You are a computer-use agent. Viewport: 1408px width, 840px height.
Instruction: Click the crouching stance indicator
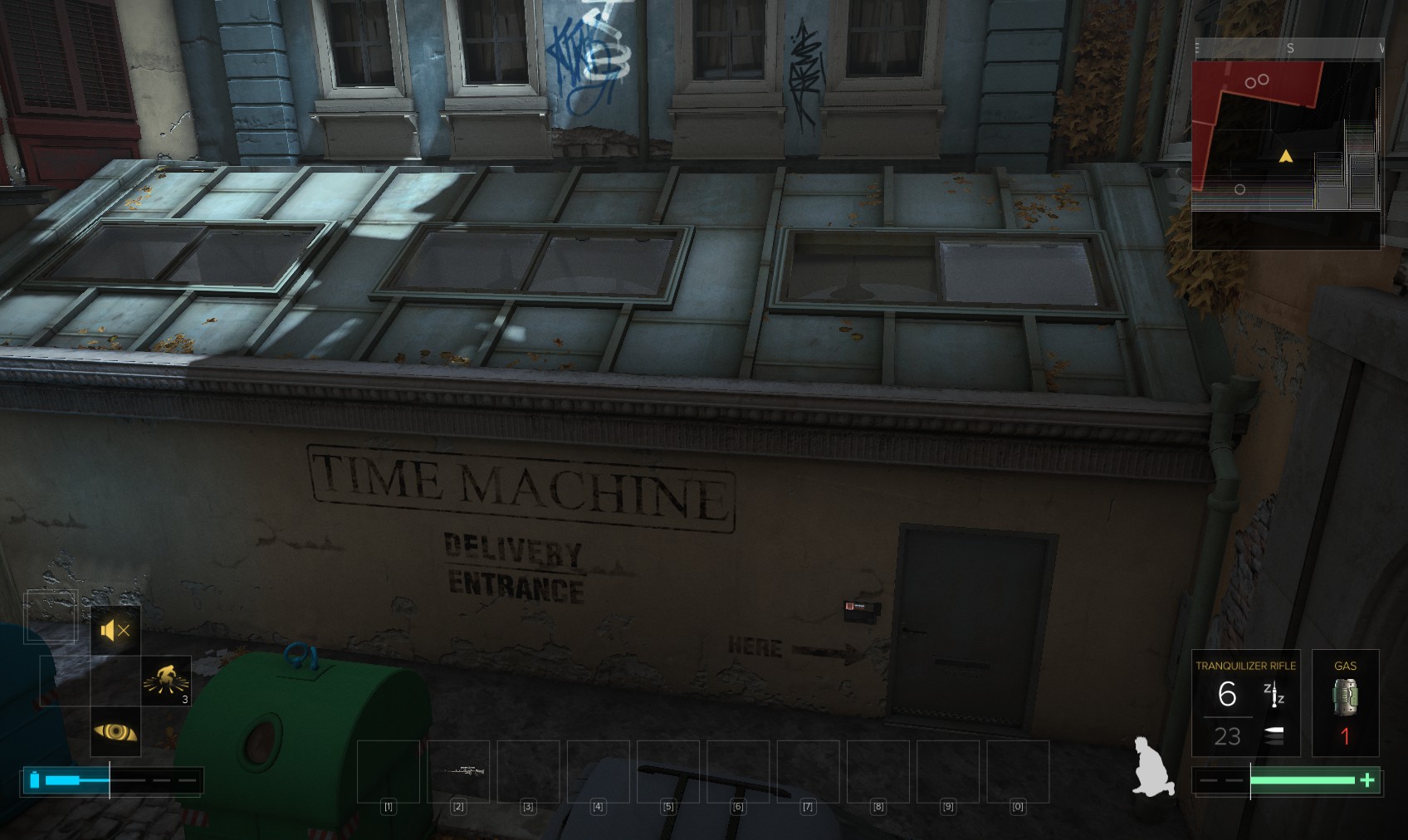pos(1153,767)
